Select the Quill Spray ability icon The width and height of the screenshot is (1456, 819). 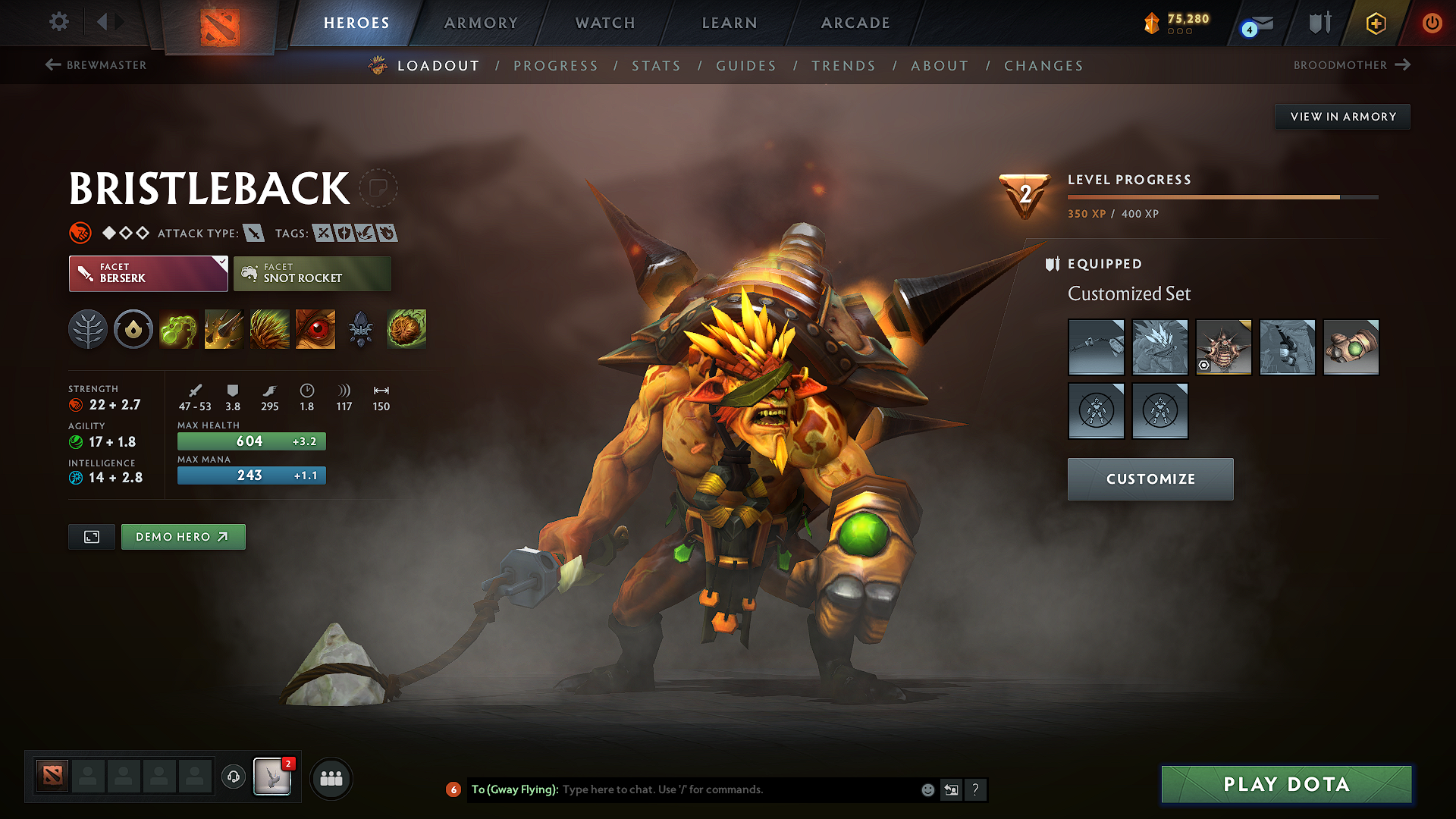pos(224,329)
